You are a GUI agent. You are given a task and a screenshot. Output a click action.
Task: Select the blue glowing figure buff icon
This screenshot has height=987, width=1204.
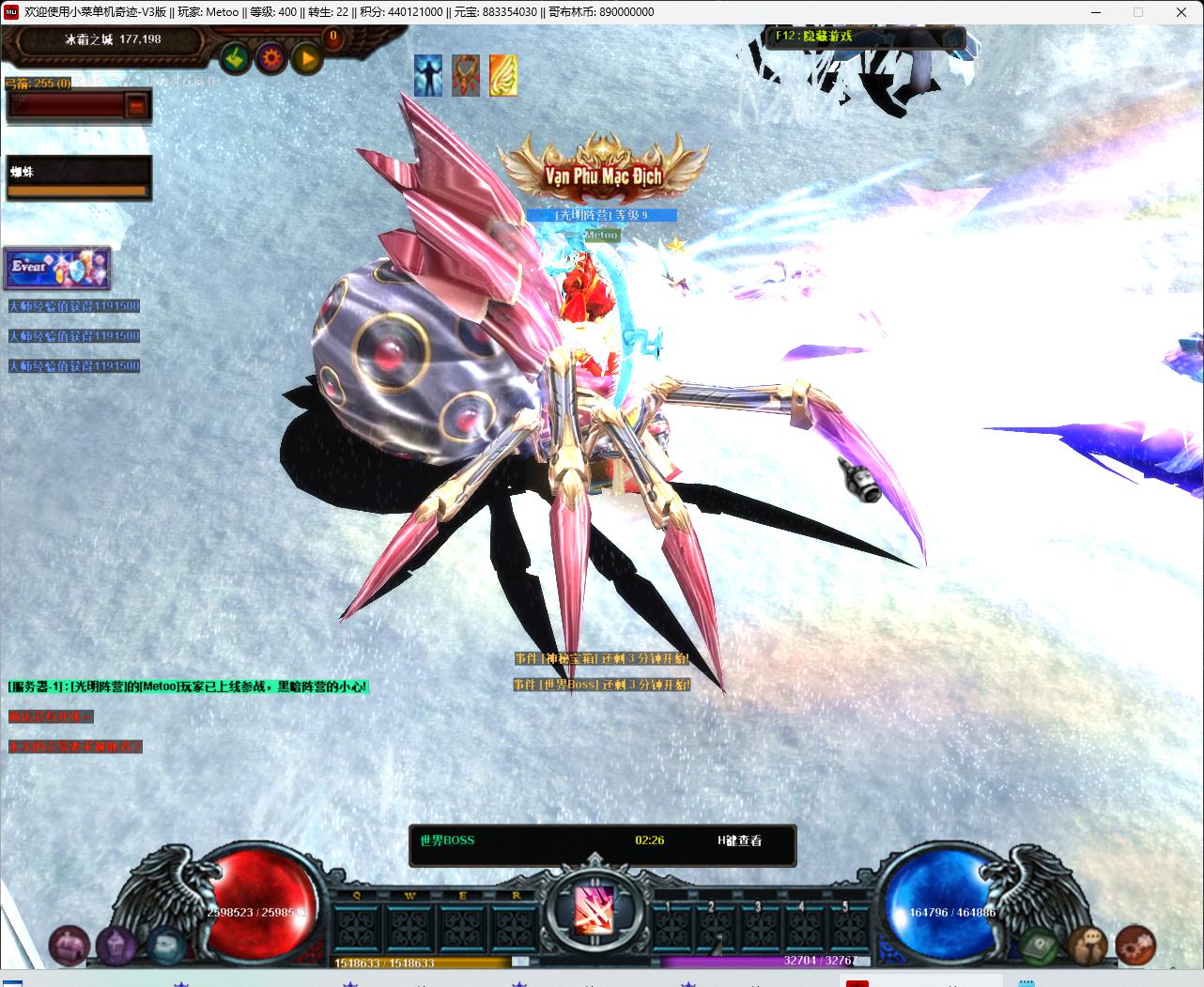tap(428, 75)
